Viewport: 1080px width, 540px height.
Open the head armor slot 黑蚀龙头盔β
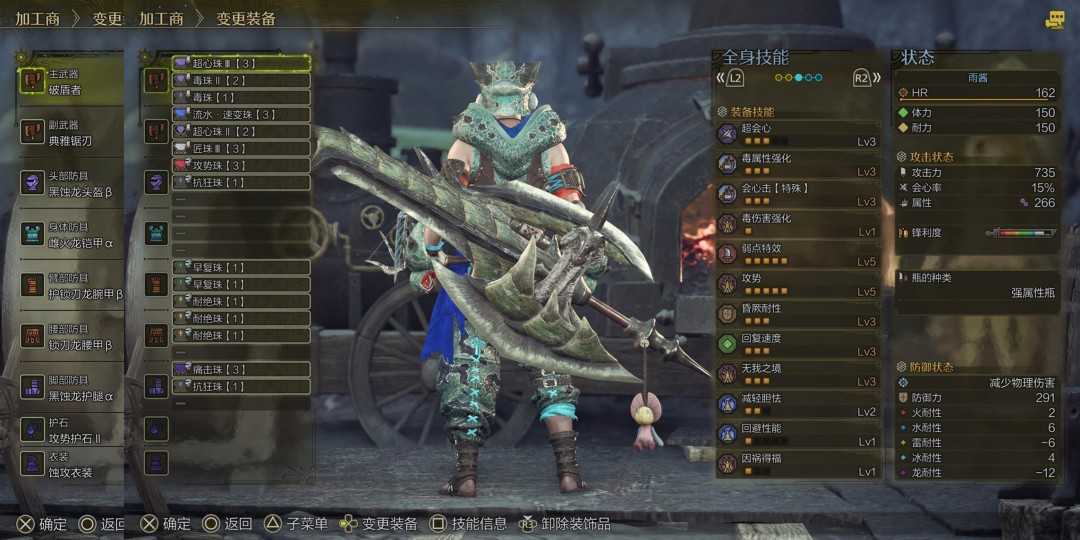pyautogui.click(x=70, y=182)
